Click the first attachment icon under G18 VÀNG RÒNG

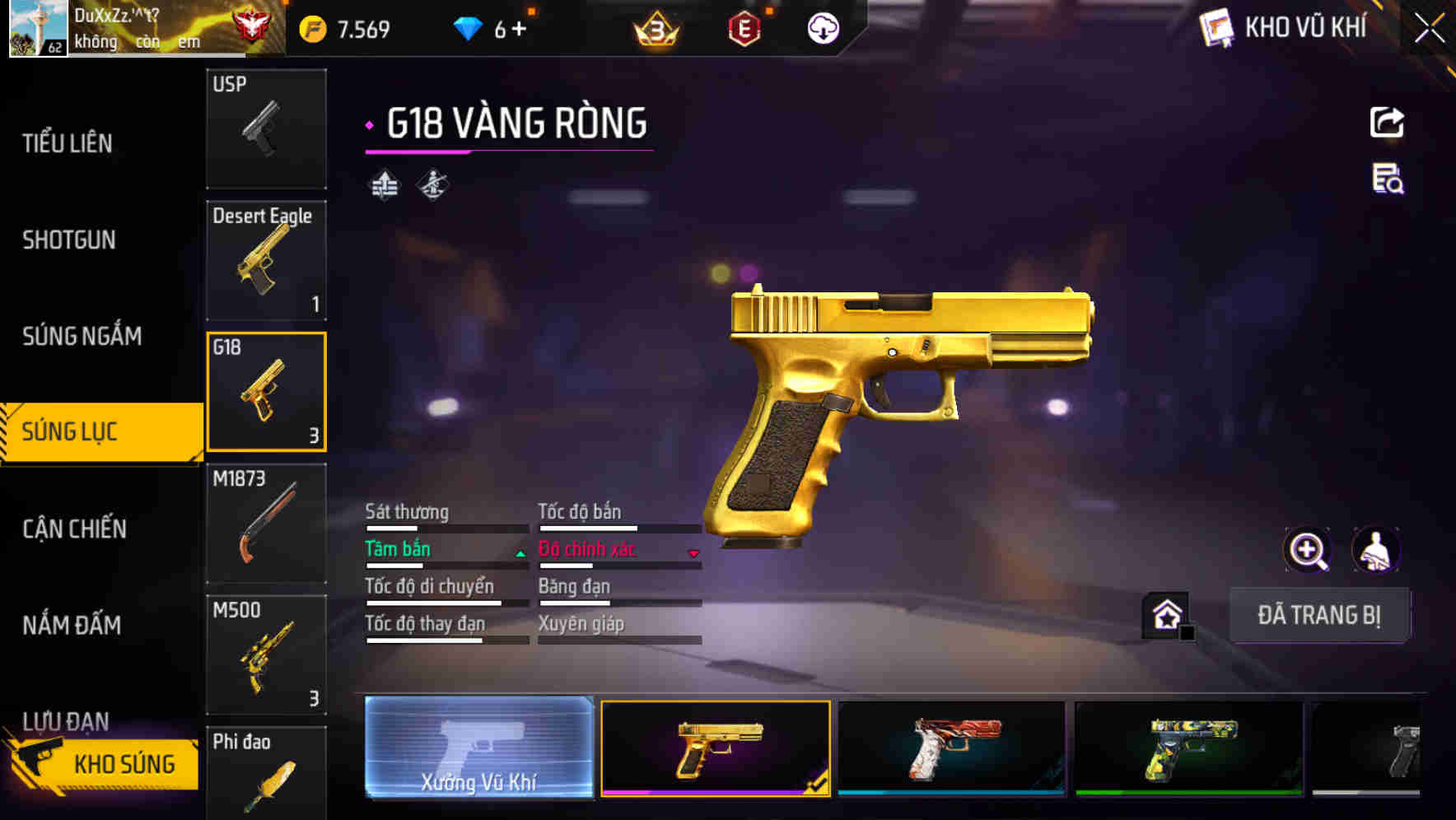pos(384,184)
